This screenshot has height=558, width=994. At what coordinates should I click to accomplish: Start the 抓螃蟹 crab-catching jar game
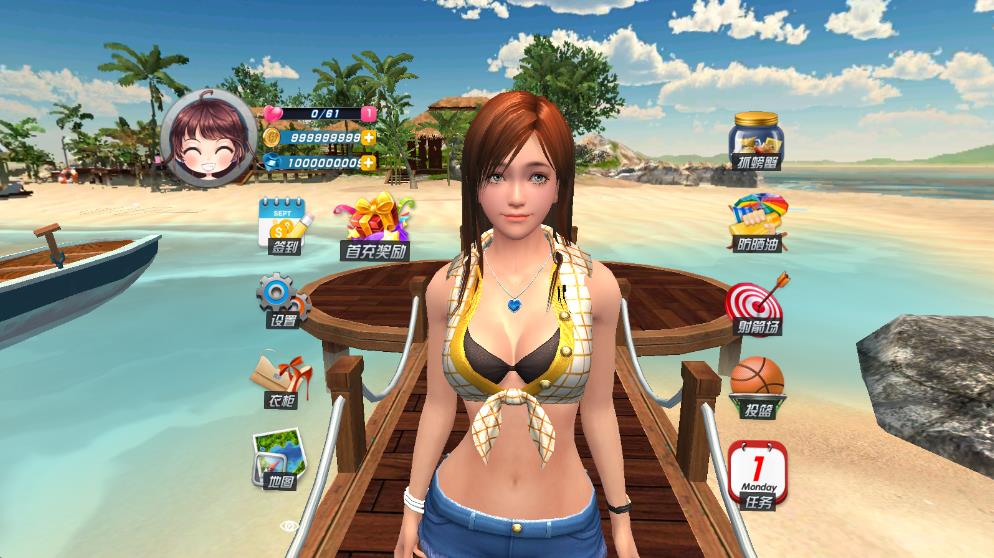[756, 140]
